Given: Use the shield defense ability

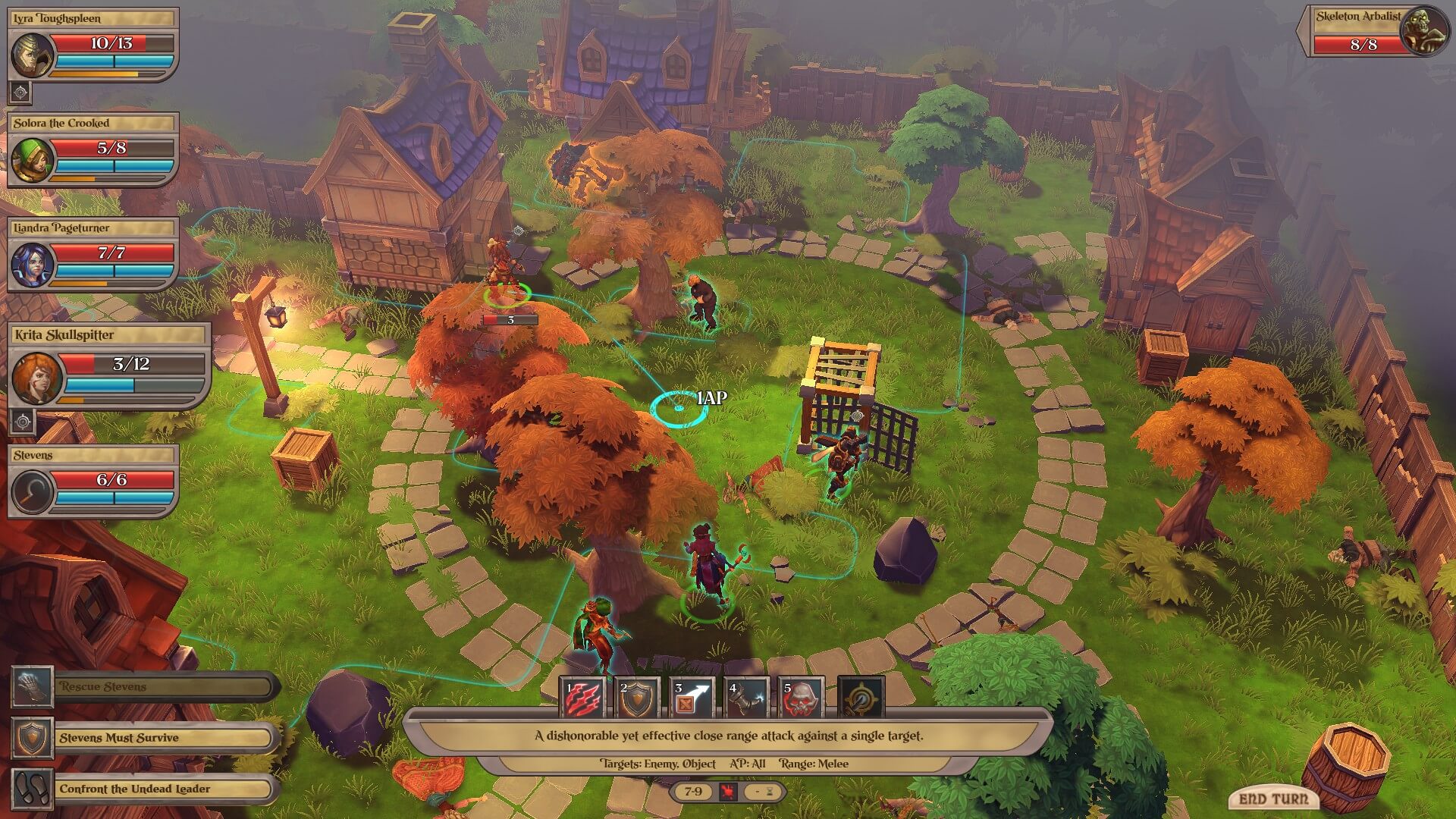Looking at the screenshot, I should (x=637, y=698).
